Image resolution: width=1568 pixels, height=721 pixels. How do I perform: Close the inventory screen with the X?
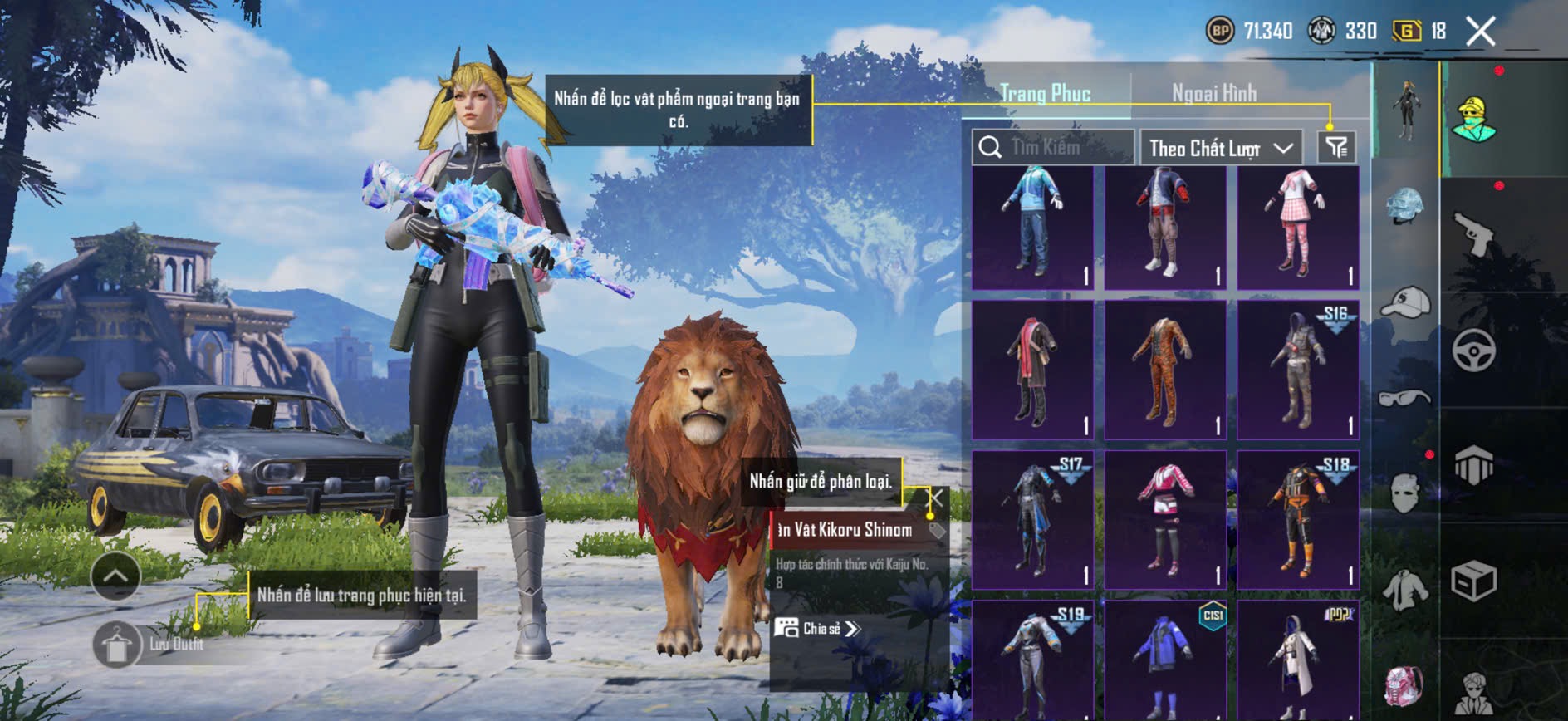coord(1480,32)
